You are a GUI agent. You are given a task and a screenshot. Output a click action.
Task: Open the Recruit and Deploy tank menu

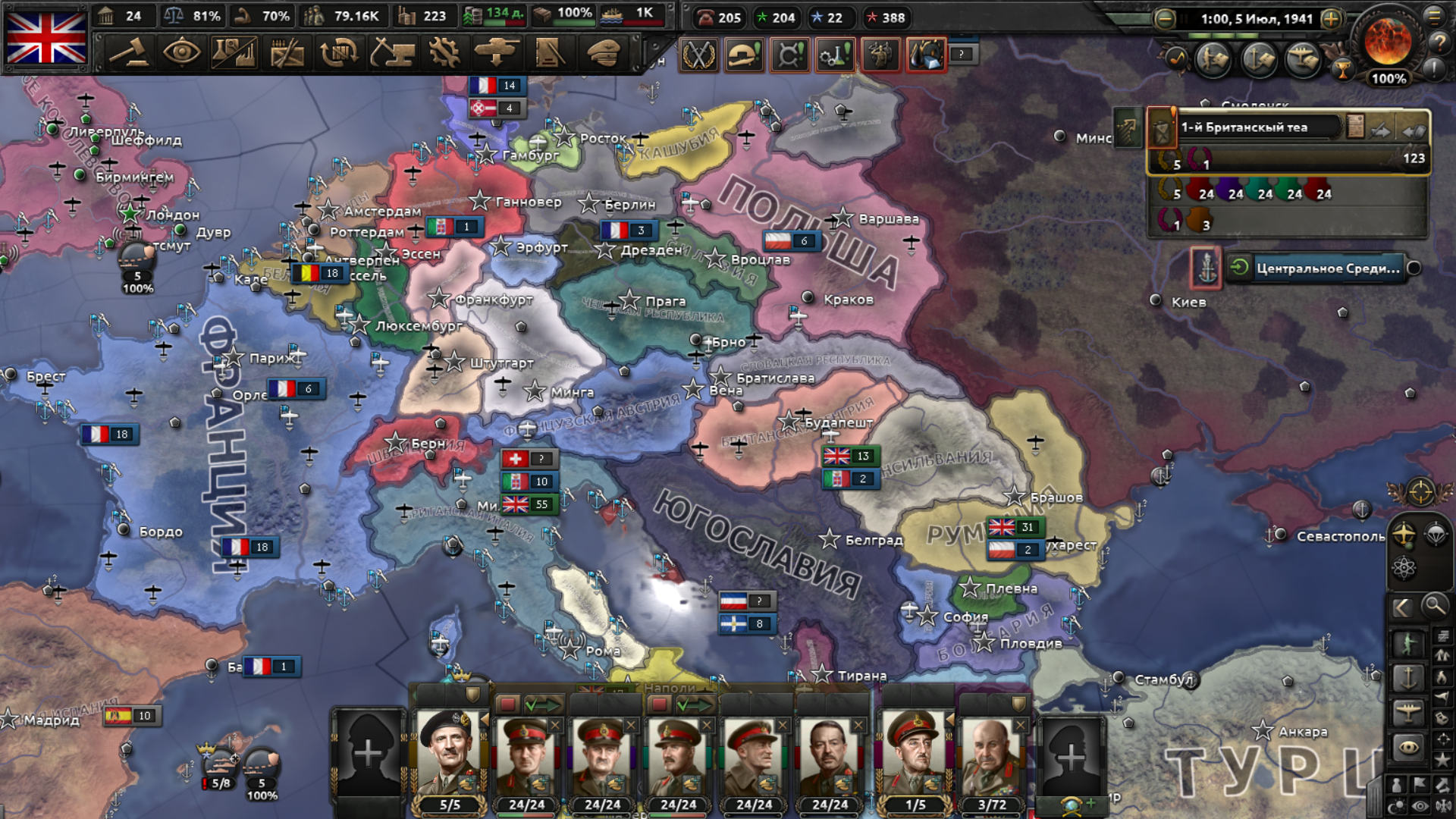[x=497, y=52]
